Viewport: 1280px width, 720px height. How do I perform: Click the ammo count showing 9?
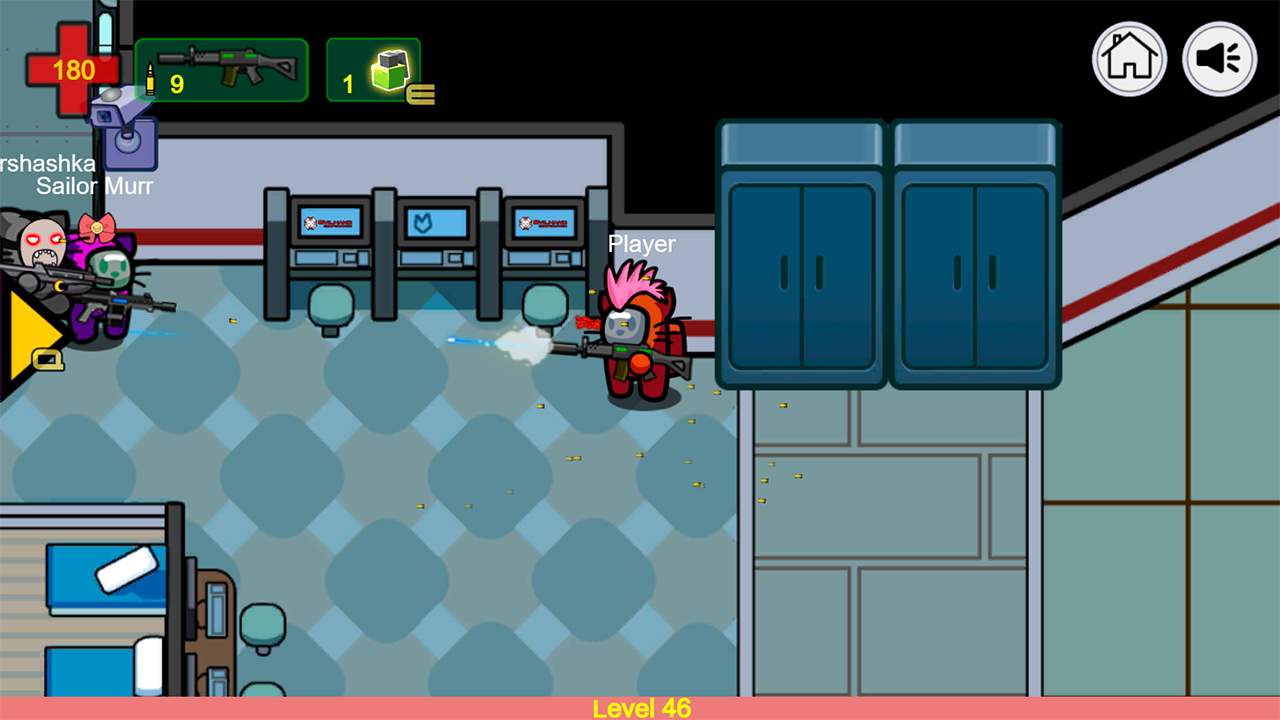pyautogui.click(x=178, y=83)
